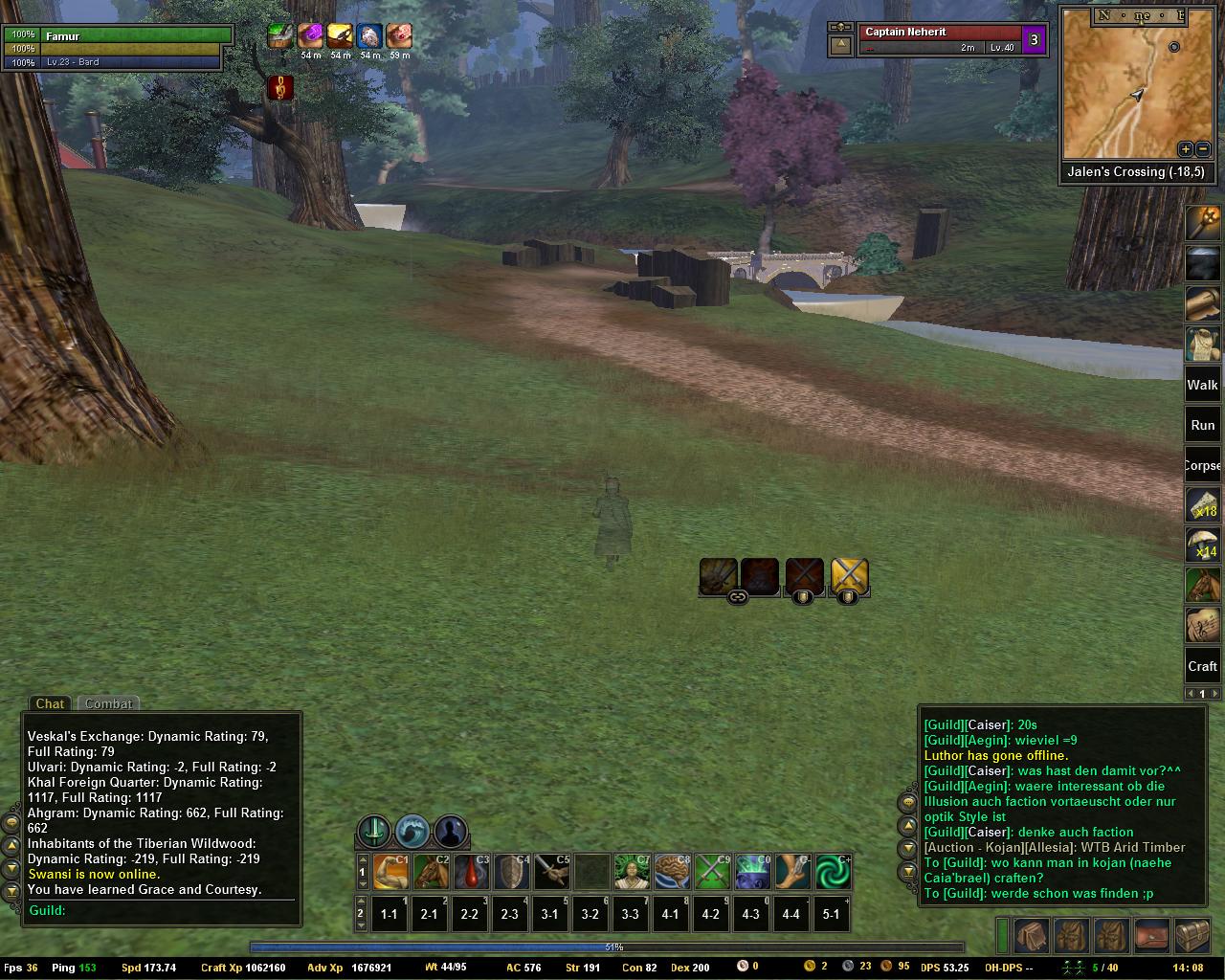Use the brain ability in slot C8

point(672,872)
